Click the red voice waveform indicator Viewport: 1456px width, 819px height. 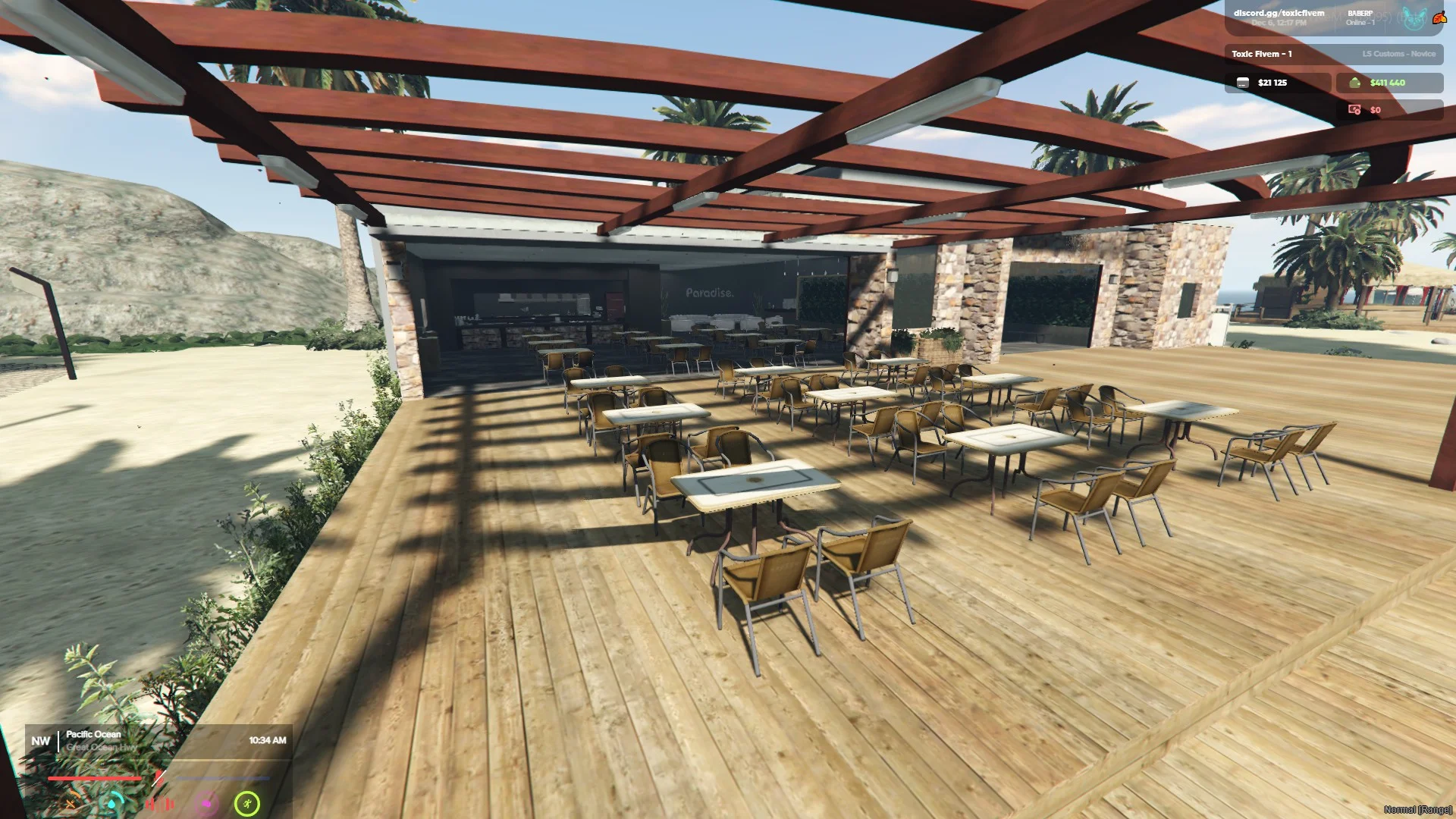point(160,804)
